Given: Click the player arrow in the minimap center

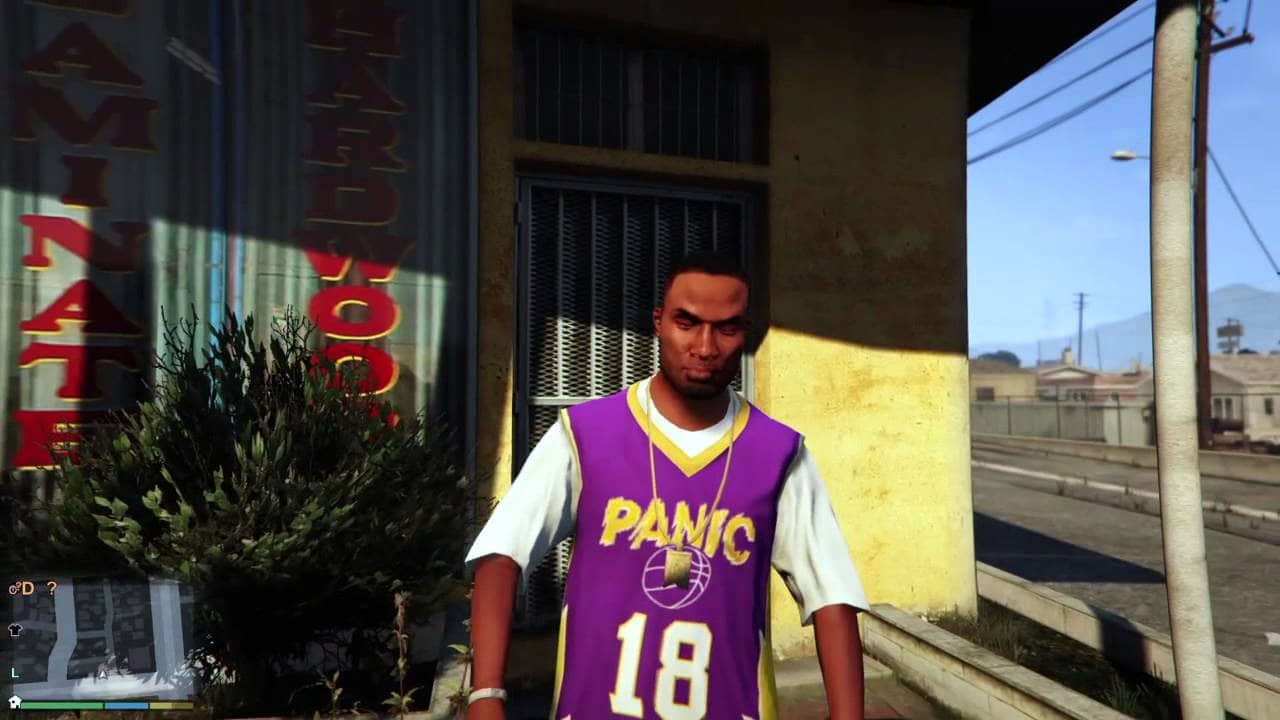Looking at the screenshot, I should (101, 676).
